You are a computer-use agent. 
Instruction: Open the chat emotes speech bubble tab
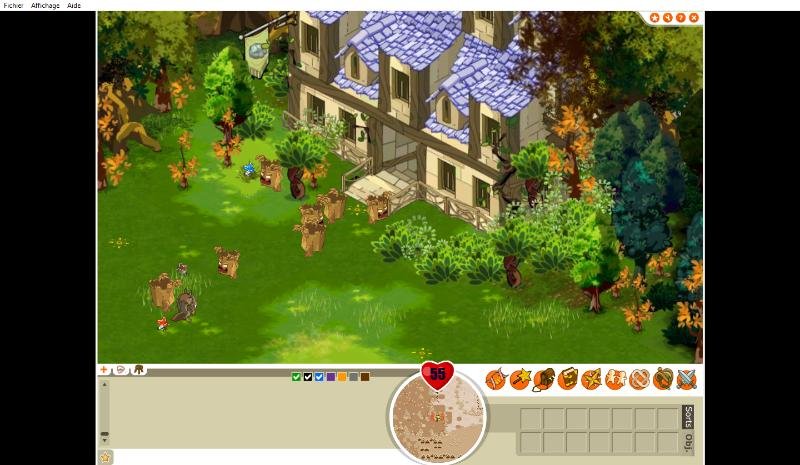(x=120, y=369)
